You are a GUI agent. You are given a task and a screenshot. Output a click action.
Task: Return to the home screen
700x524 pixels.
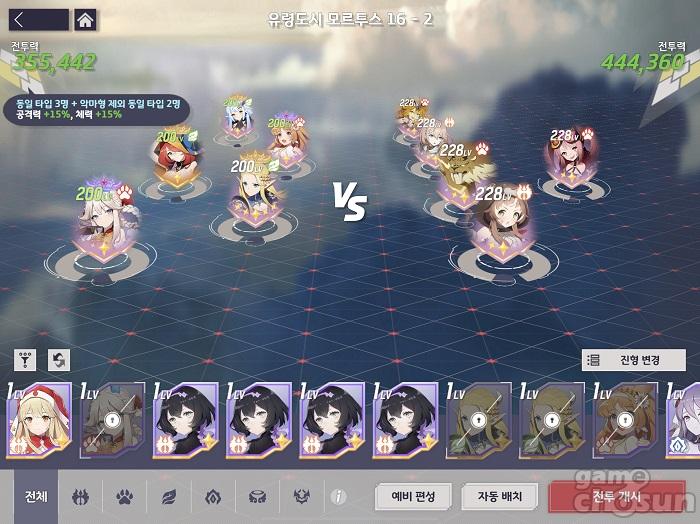85,19
